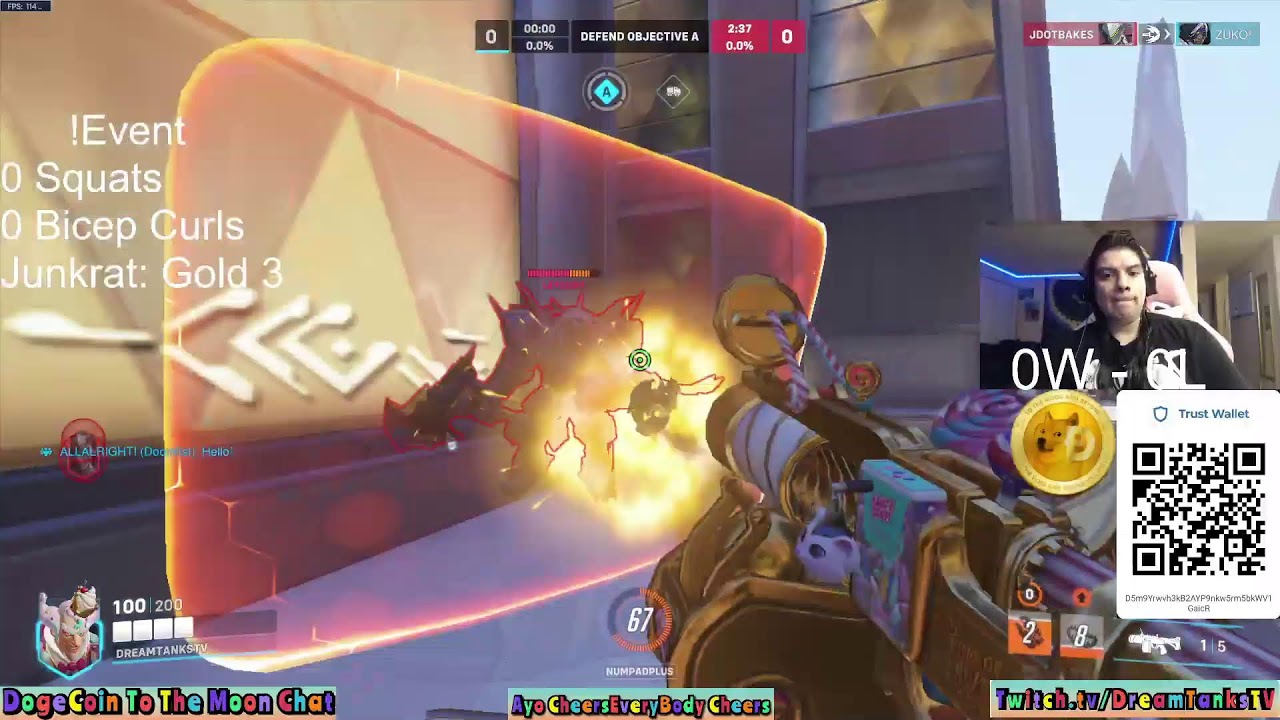The image size is (1280, 720).
Task: Click the orange up-arrow status icon
Action: [x=1081, y=597]
